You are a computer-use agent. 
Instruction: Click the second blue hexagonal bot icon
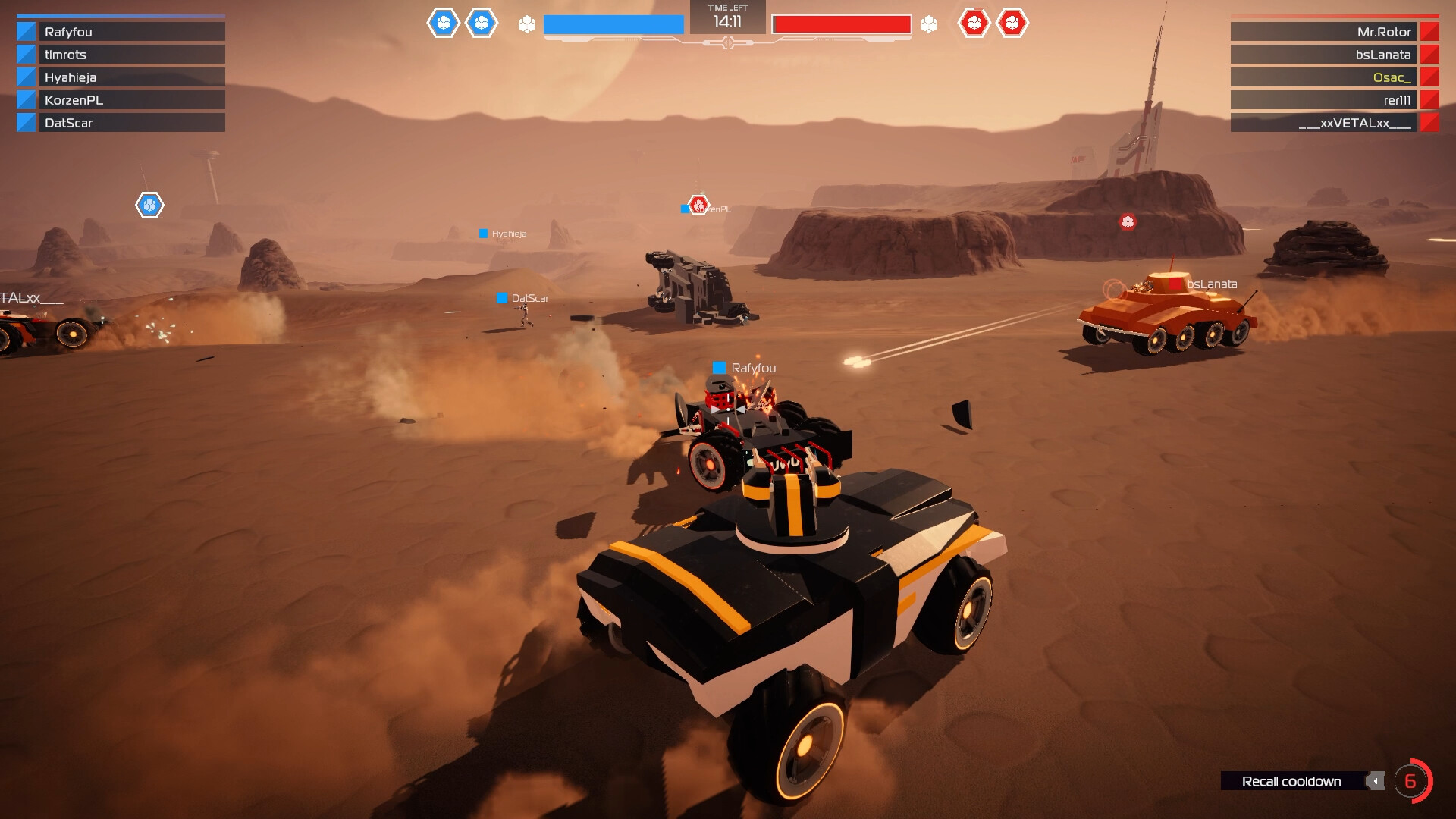[x=482, y=24]
